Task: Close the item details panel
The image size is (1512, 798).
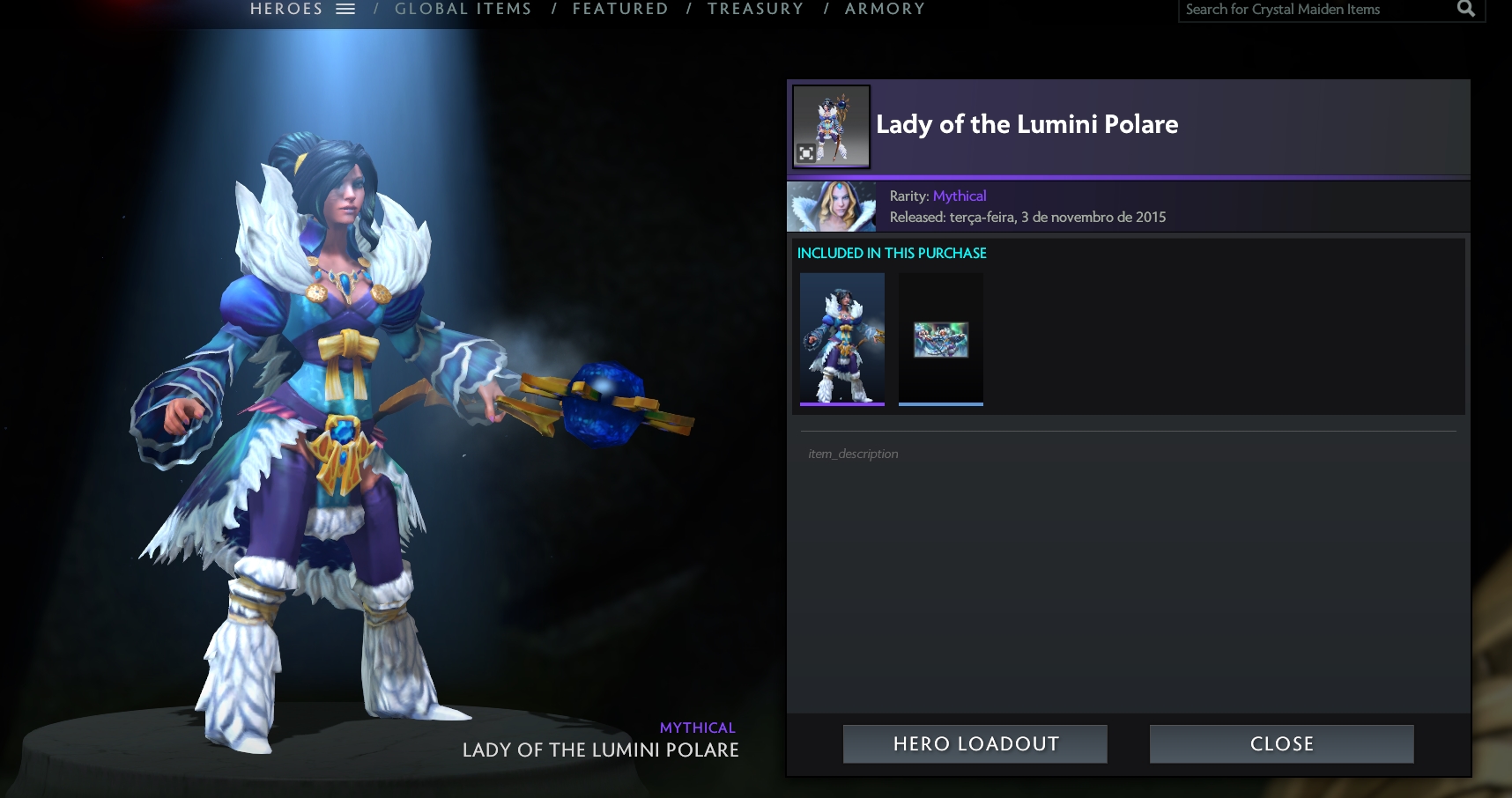Action: (x=1281, y=744)
